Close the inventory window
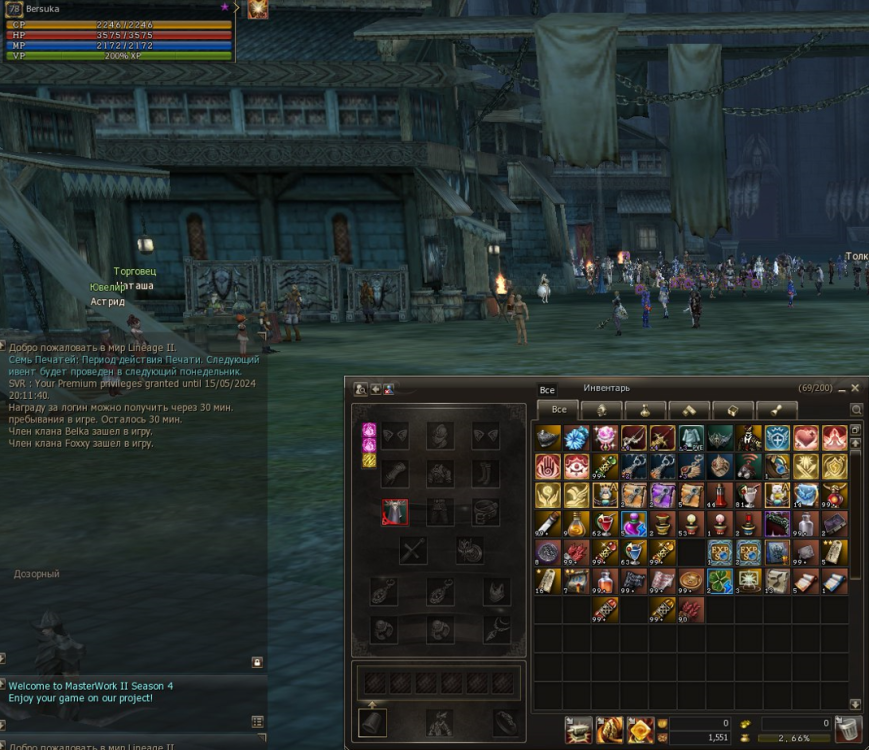This screenshot has width=869, height=750. (x=855, y=388)
